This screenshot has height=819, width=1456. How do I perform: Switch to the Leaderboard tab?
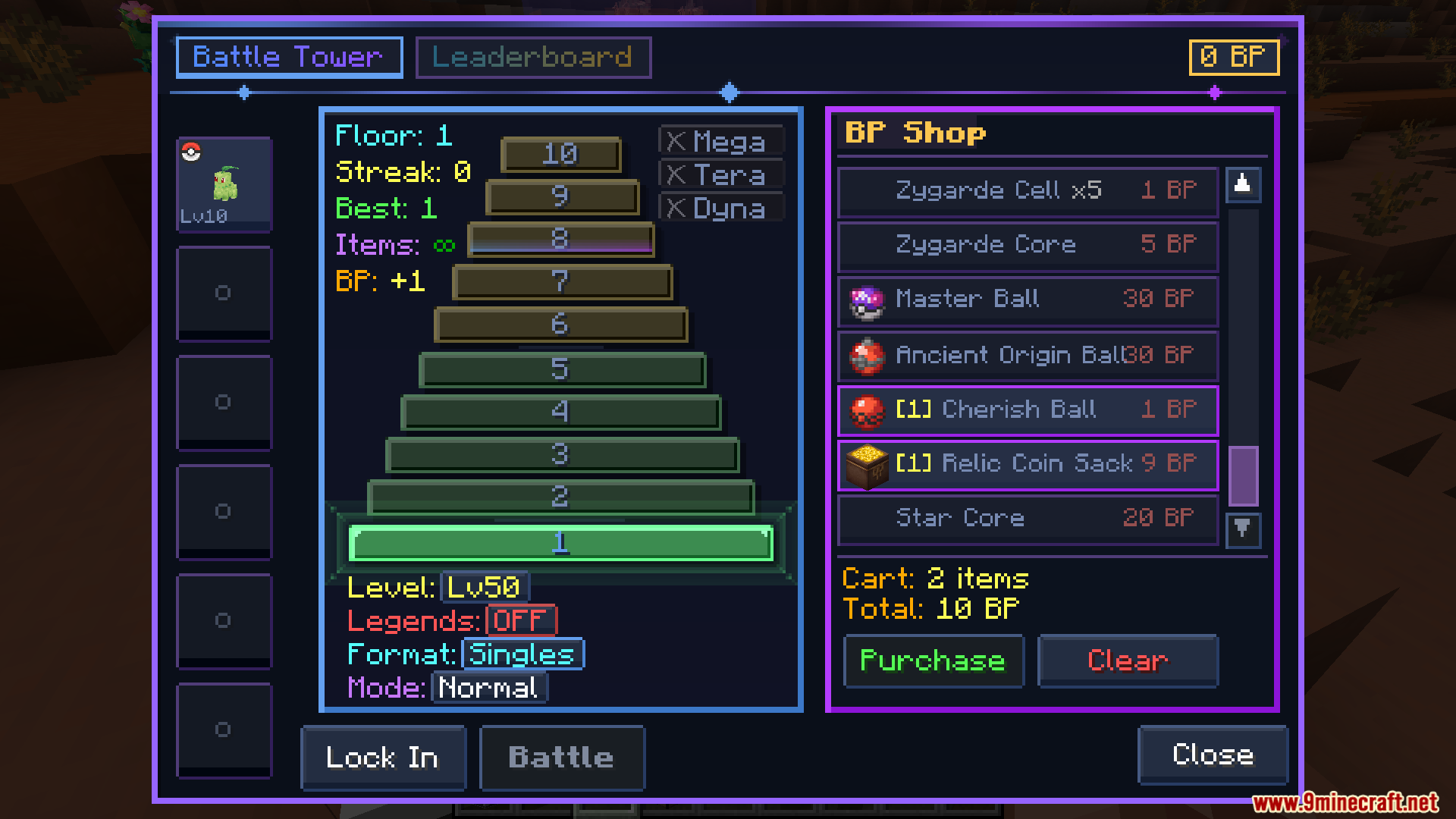[x=533, y=58]
